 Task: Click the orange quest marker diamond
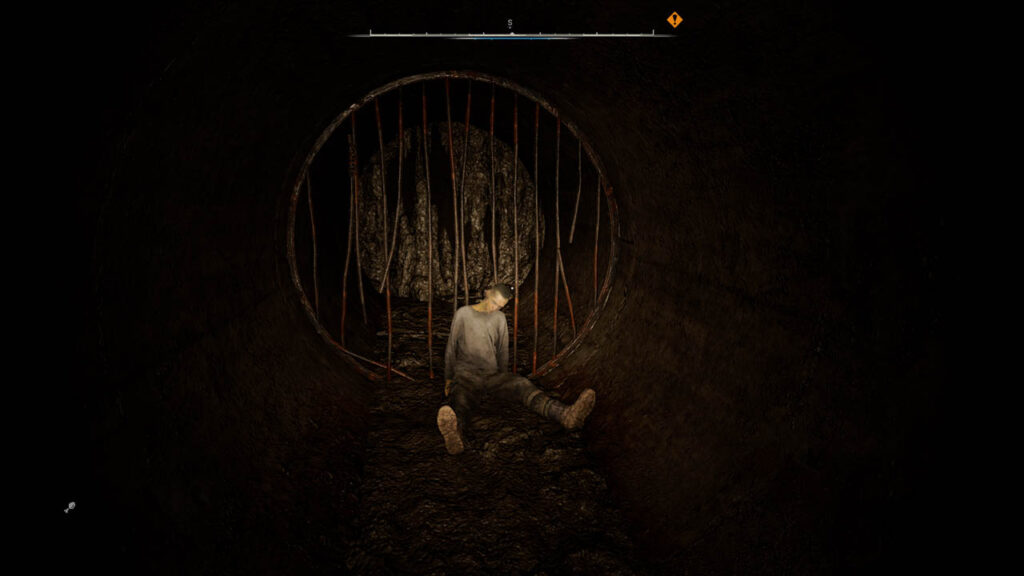(675, 19)
